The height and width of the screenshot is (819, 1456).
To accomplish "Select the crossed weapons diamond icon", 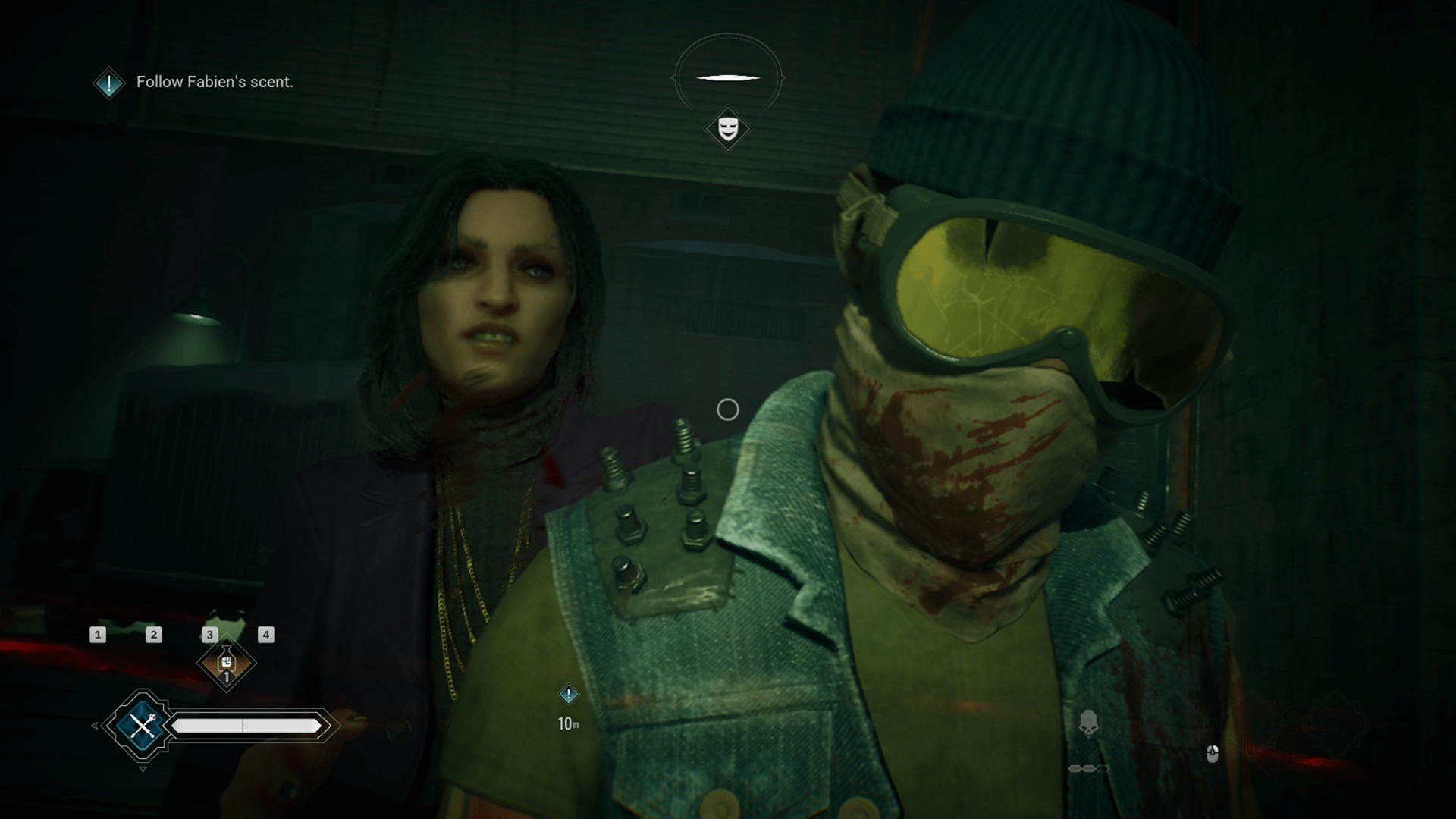I will (142, 726).
